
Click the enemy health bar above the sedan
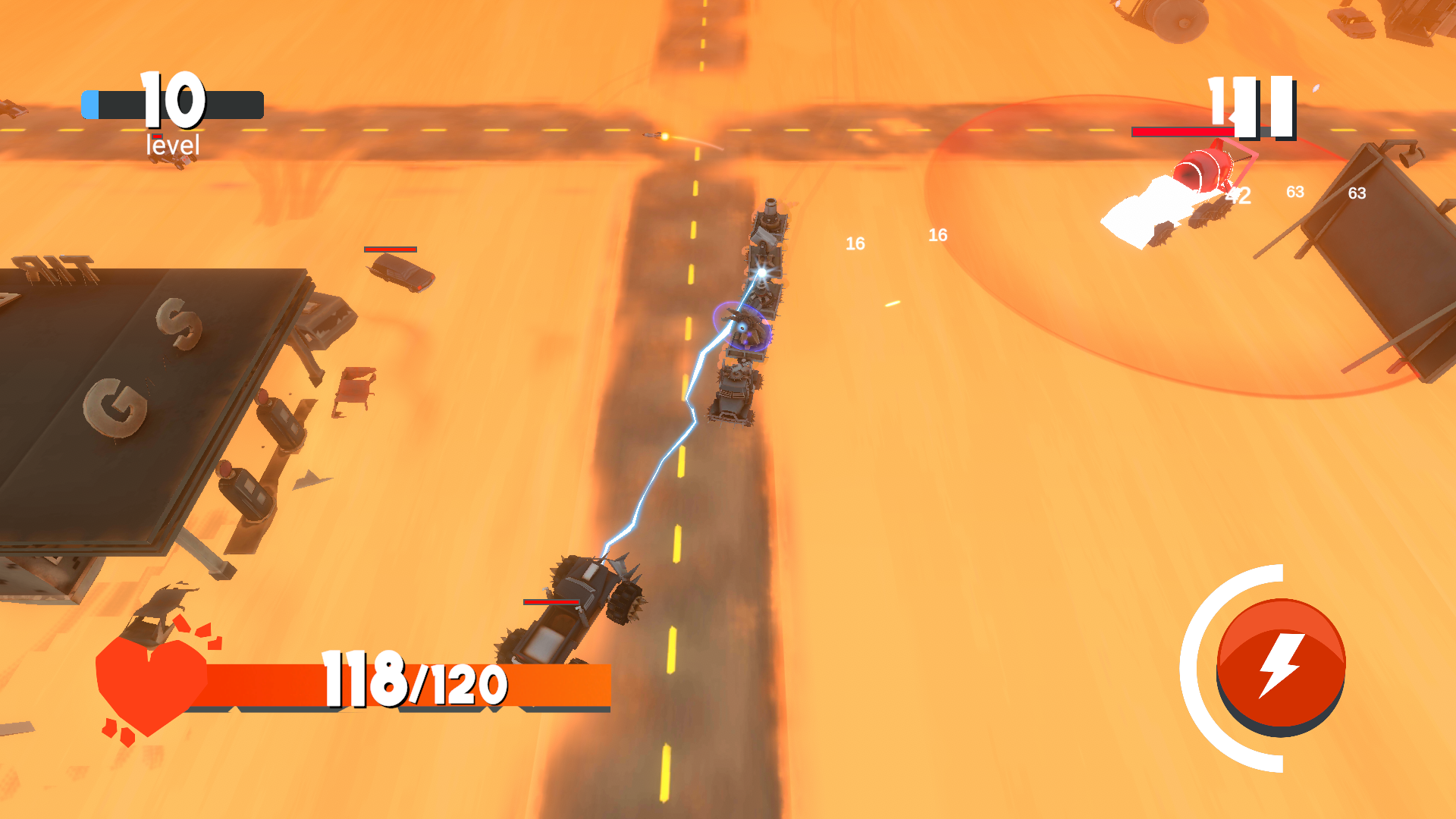coord(391,248)
